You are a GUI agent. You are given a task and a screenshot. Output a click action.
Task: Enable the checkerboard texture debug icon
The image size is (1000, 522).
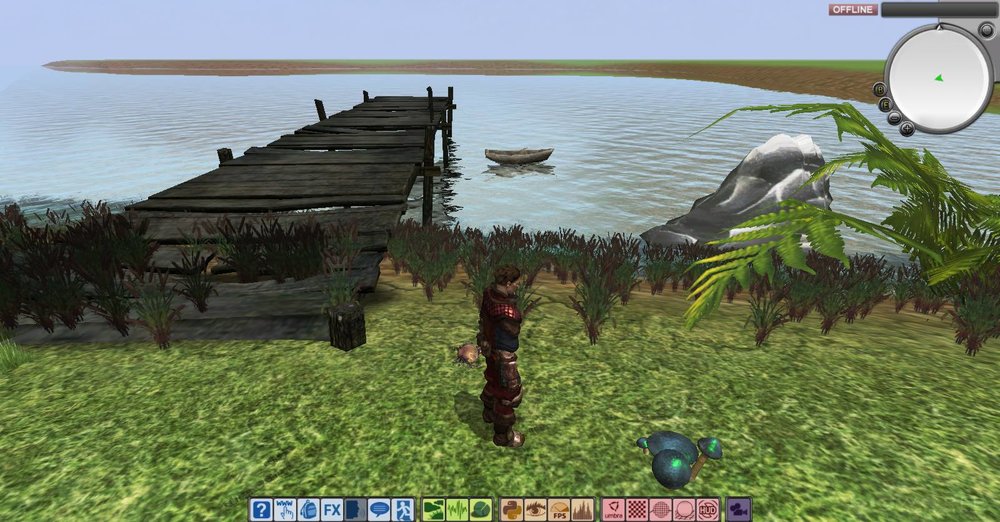[x=637, y=510]
